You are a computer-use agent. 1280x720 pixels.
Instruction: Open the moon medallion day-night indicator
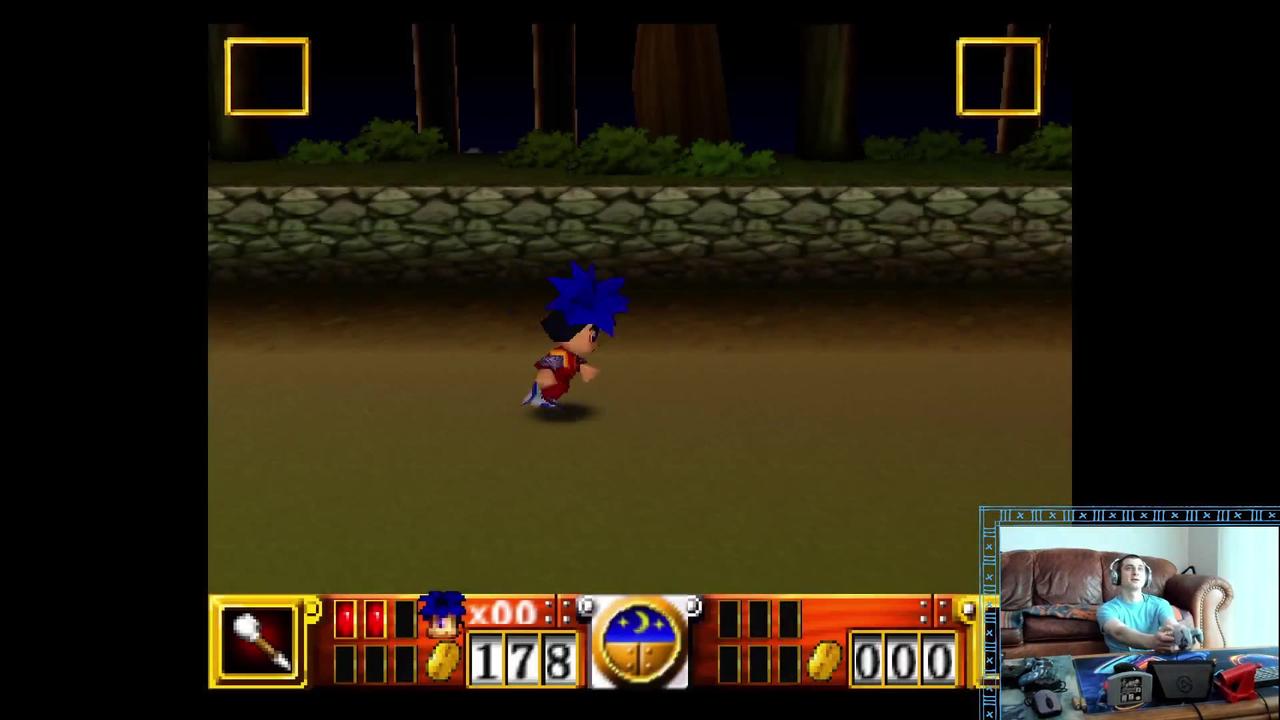(640, 640)
